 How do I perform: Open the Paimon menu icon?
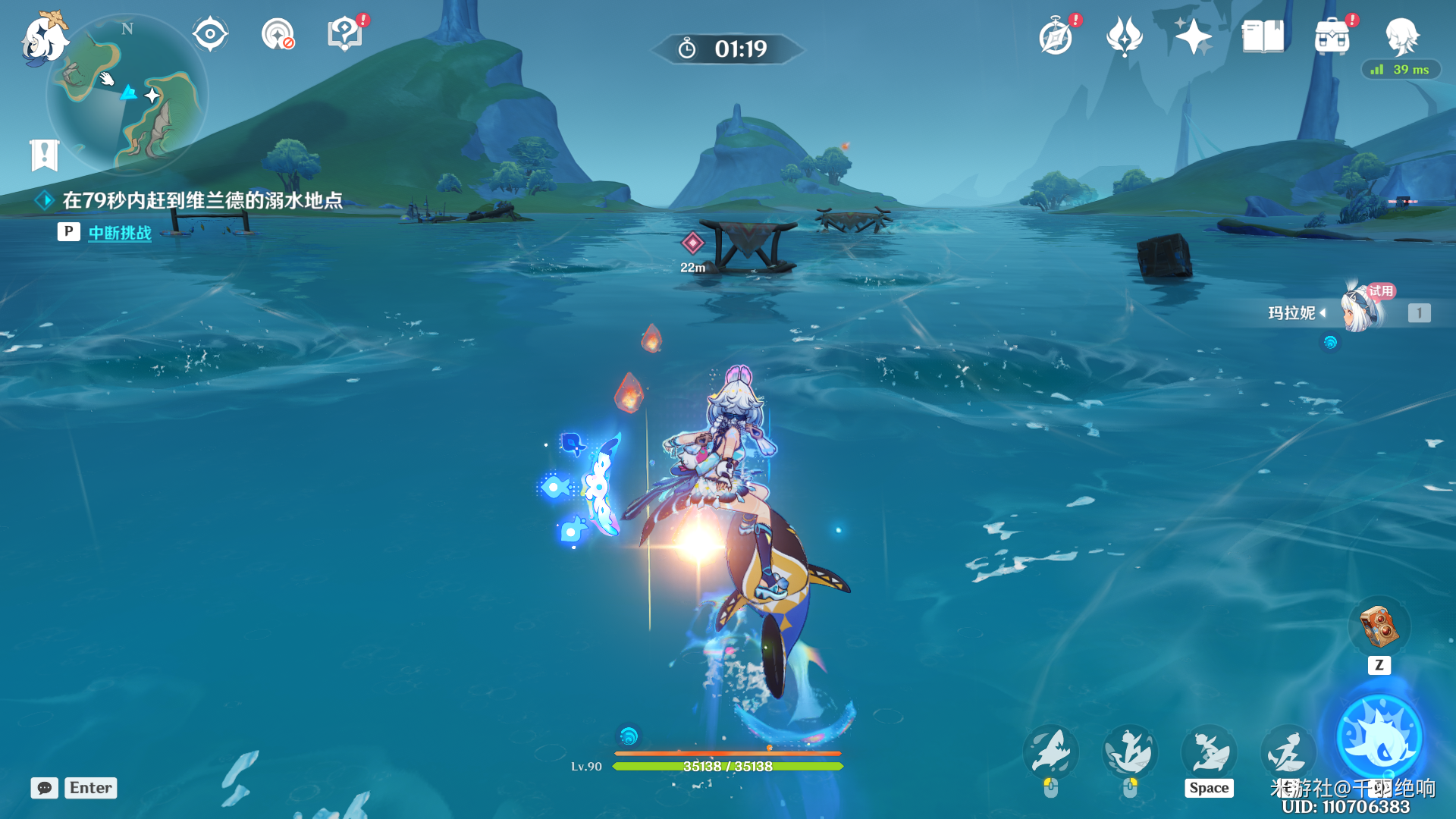click(43, 36)
